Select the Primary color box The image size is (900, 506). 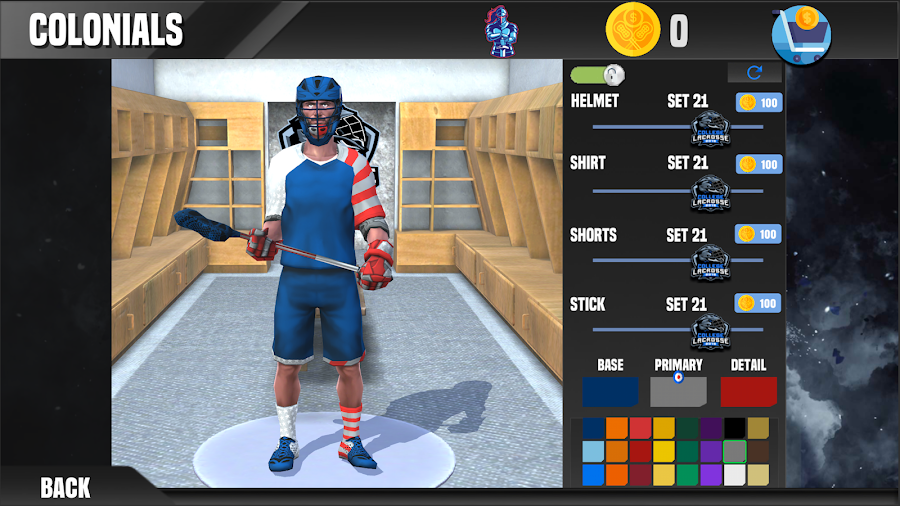click(678, 391)
